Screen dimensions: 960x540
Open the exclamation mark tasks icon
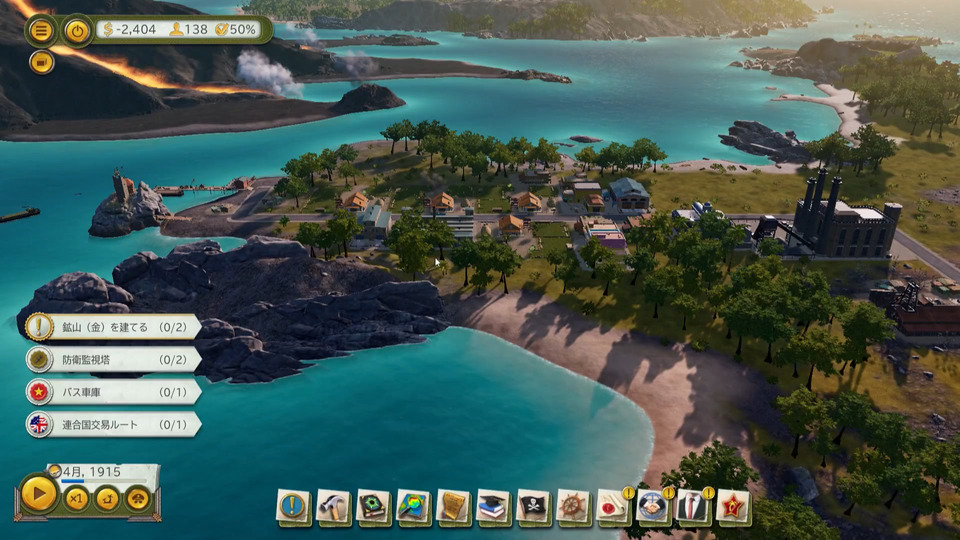pyautogui.click(x=293, y=506)
